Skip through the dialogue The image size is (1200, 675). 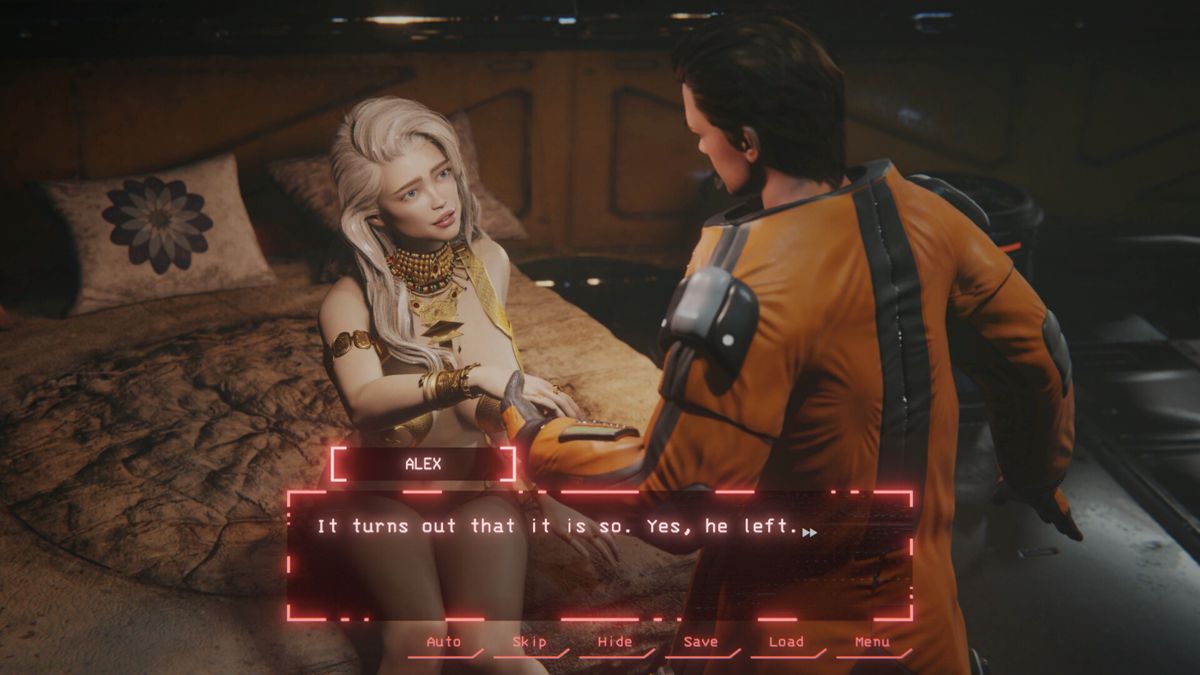pos(529,642)
